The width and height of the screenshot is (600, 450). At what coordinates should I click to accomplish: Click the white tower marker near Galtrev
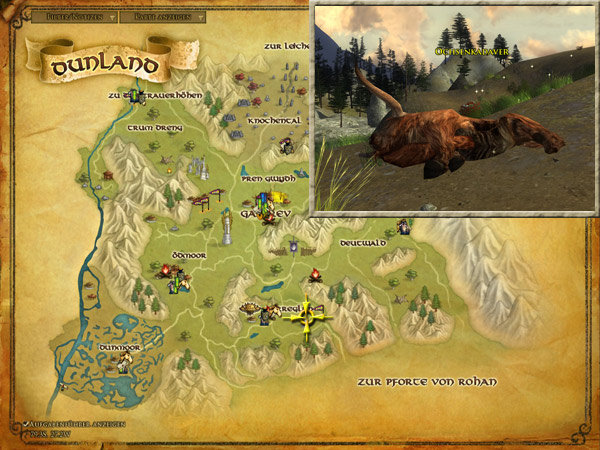(228, 228)
